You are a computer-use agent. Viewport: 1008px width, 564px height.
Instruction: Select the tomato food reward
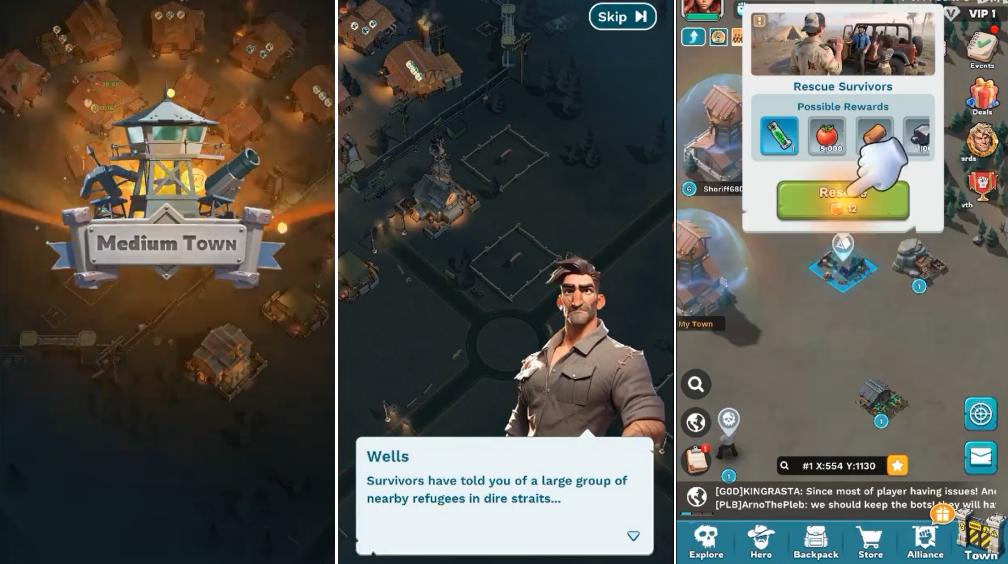pyautogui.click(x=826, y=136)
